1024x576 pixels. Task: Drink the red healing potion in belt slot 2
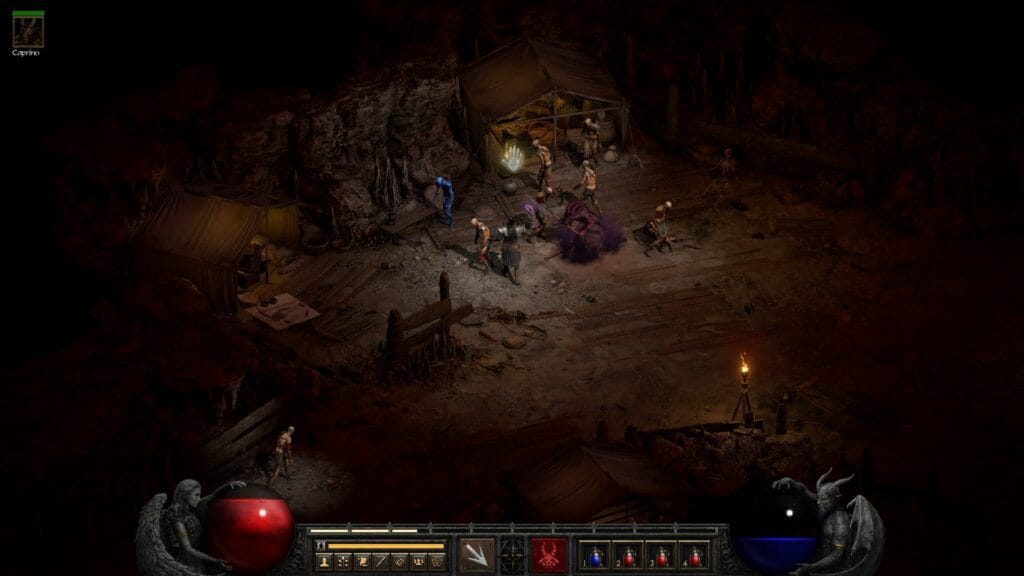(x=630, y=555)
